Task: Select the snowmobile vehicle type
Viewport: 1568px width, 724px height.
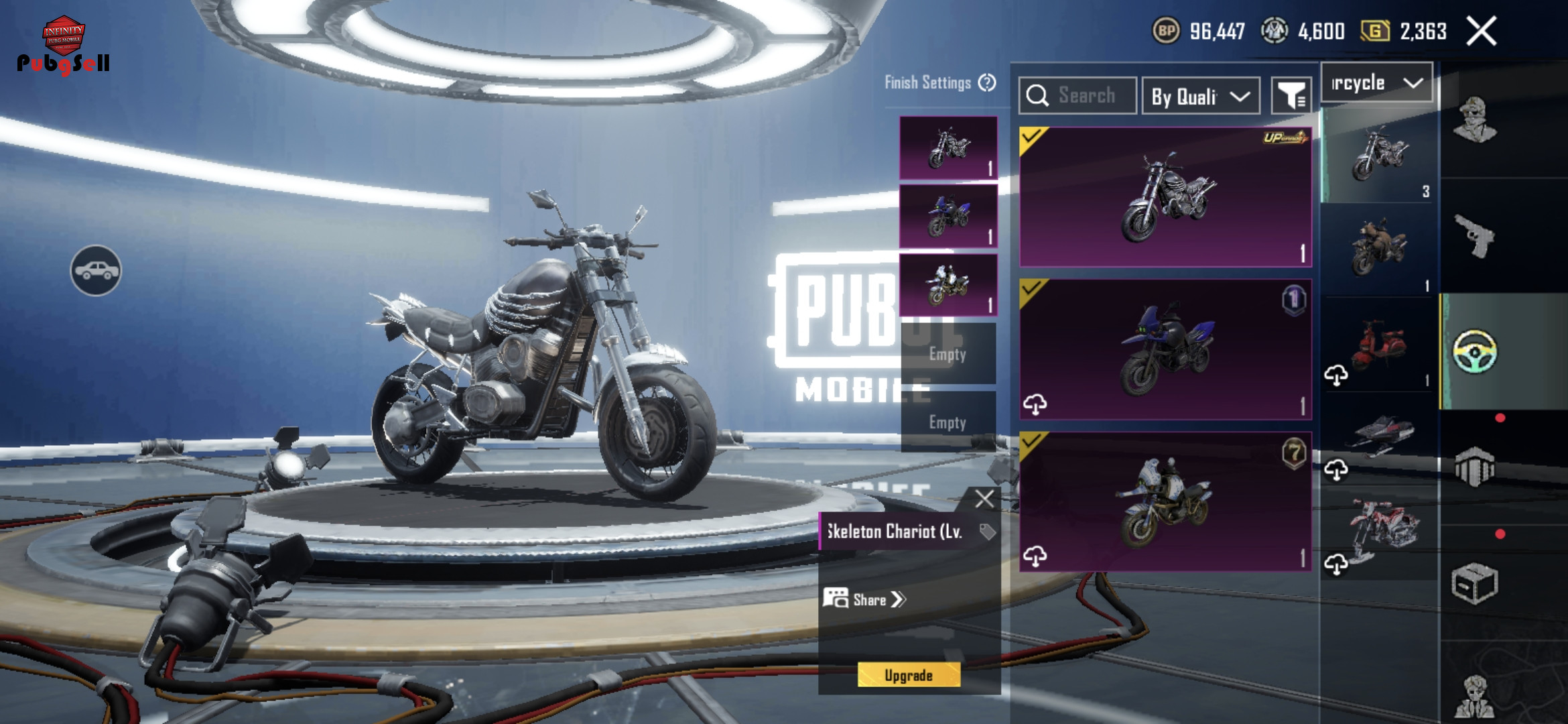Action: click(1379, 437)
